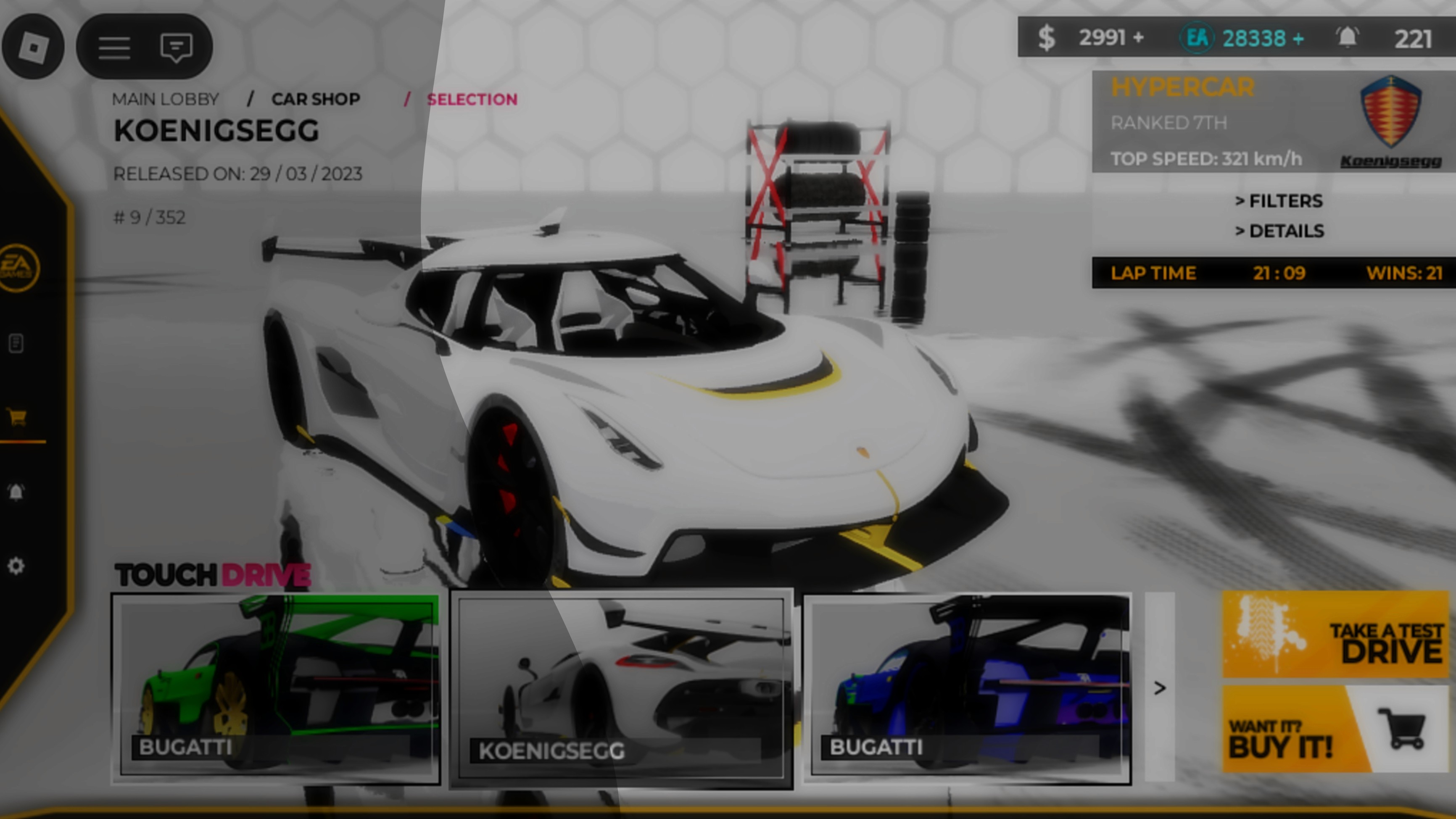1456x819 pixels.
Task: Show next cars with arrow button
Action: click(1160, 688)
